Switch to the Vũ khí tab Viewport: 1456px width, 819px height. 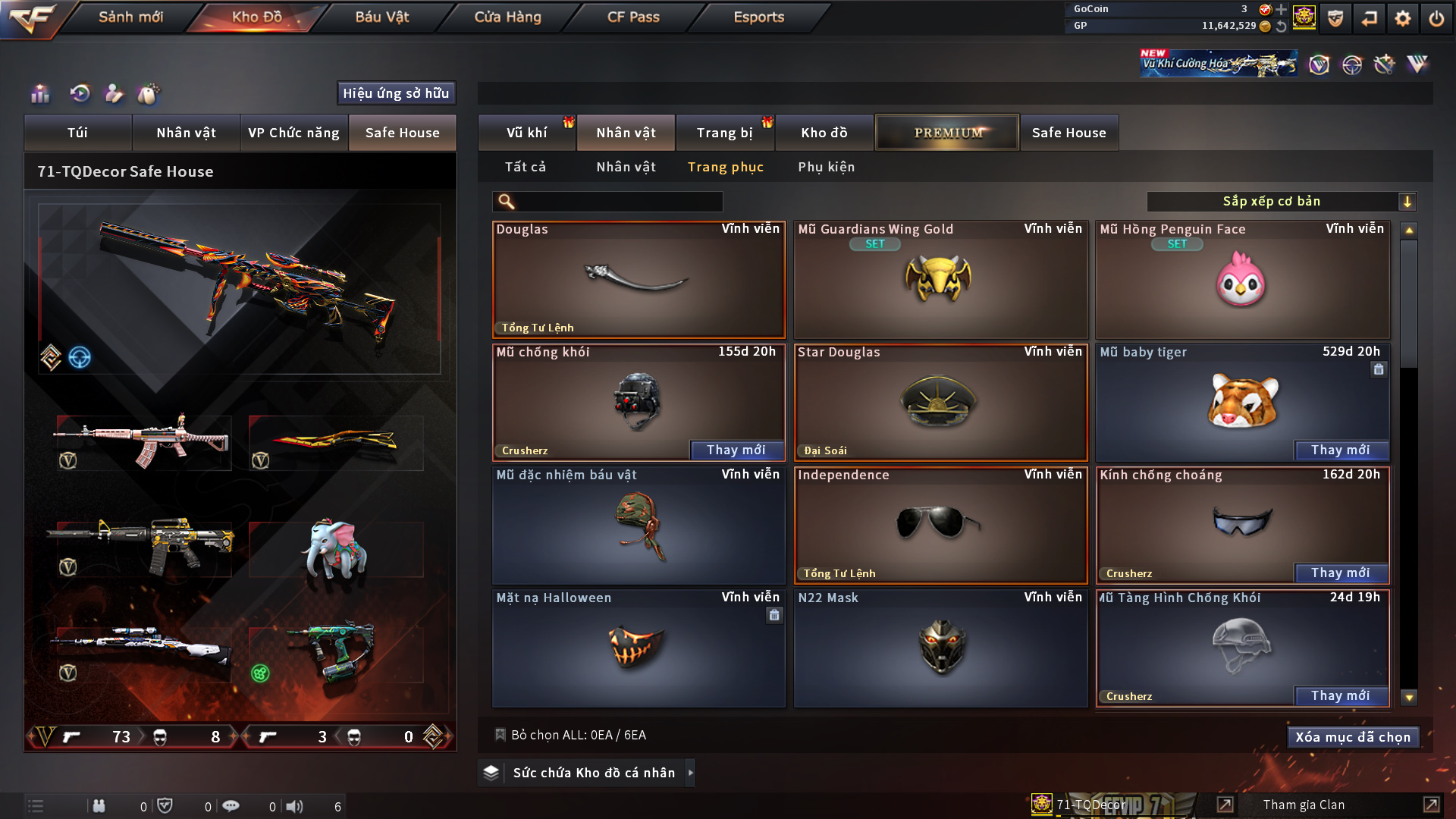pyautogui.click(x=526, y=133)
